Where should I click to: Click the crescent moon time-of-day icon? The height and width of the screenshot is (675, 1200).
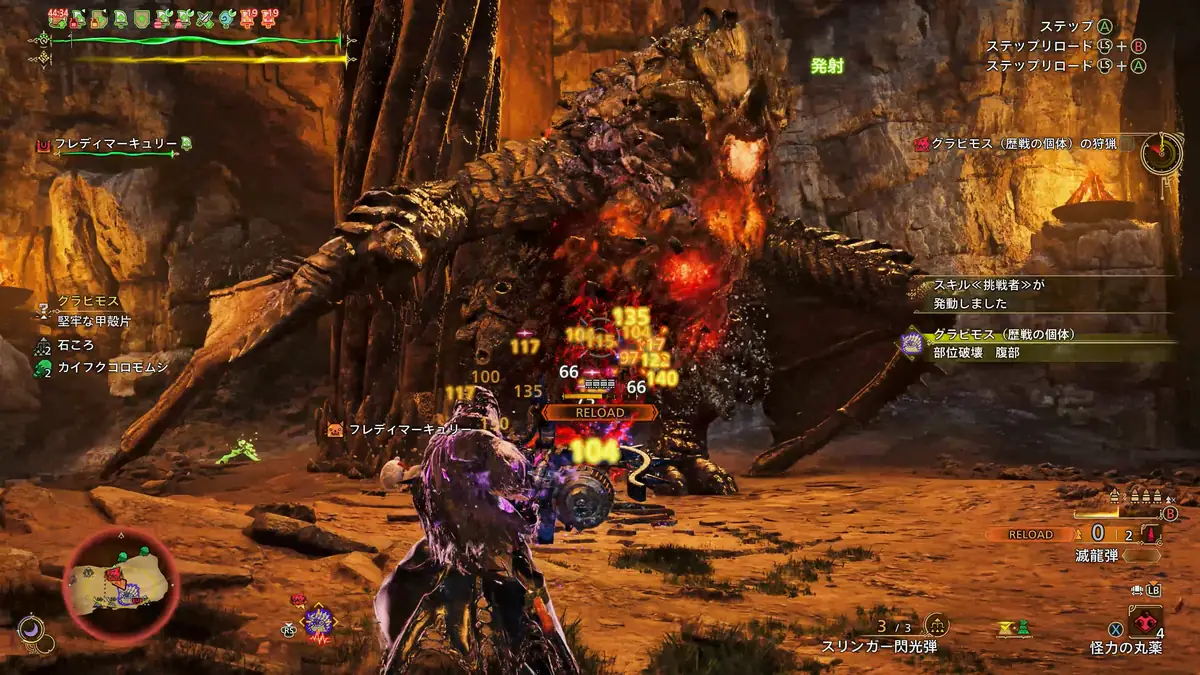point(30,628)
